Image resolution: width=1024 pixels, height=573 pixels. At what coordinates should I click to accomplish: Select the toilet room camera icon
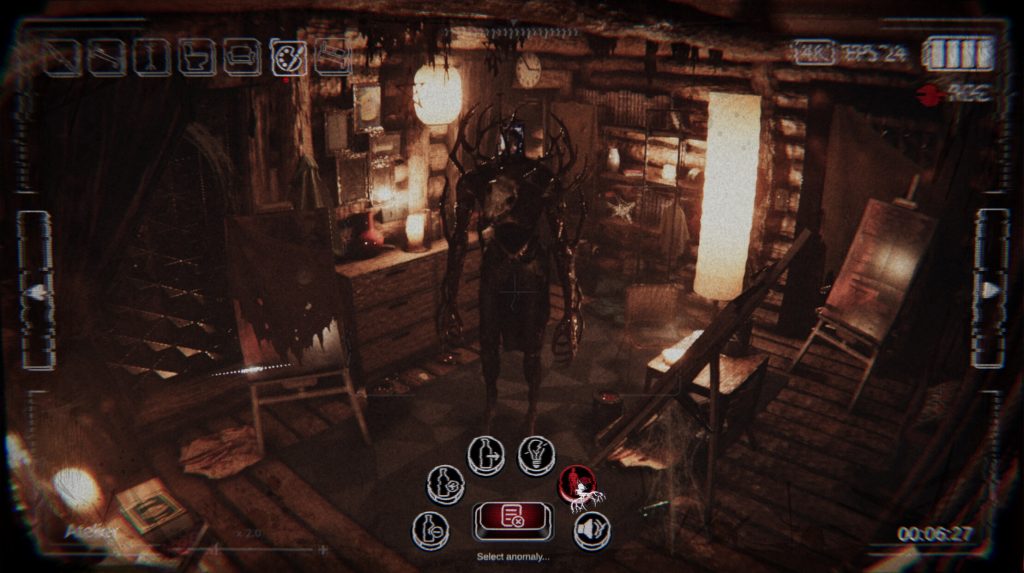[196, 57]
